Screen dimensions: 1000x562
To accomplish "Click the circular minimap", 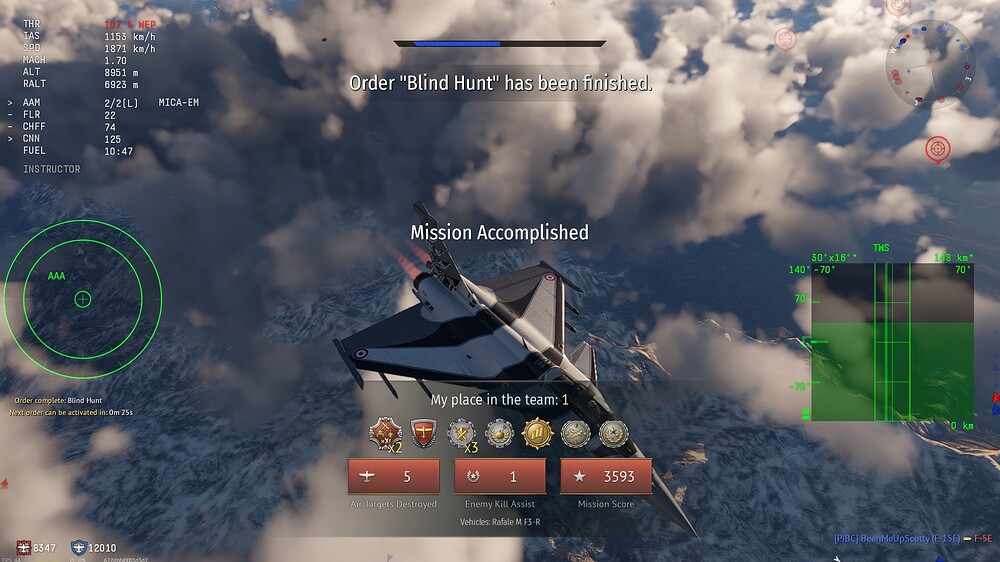I will tap(929, 63).
